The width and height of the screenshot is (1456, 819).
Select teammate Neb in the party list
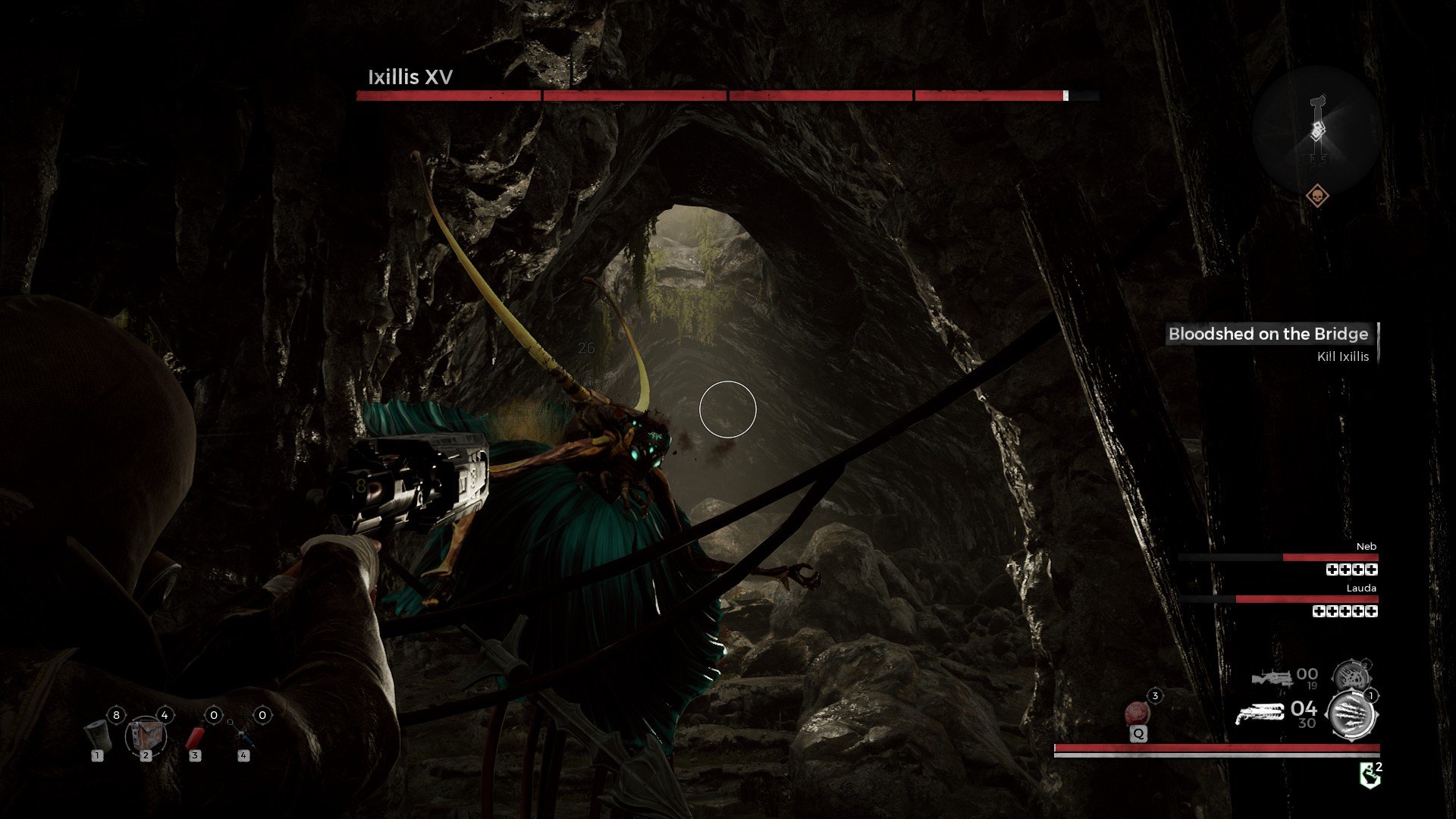pyautogui.click(x=1366, y=547)
